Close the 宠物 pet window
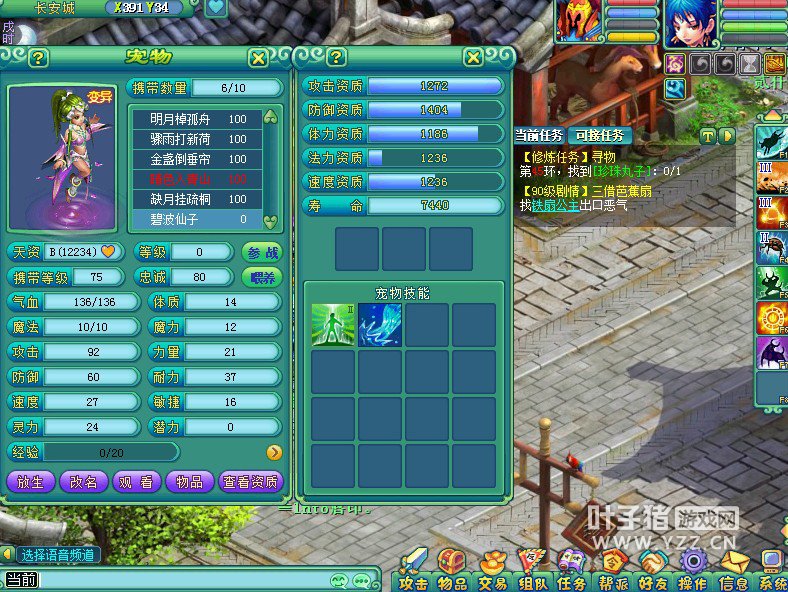Viewport: 788px width, 592px height. tap(258, 58)
